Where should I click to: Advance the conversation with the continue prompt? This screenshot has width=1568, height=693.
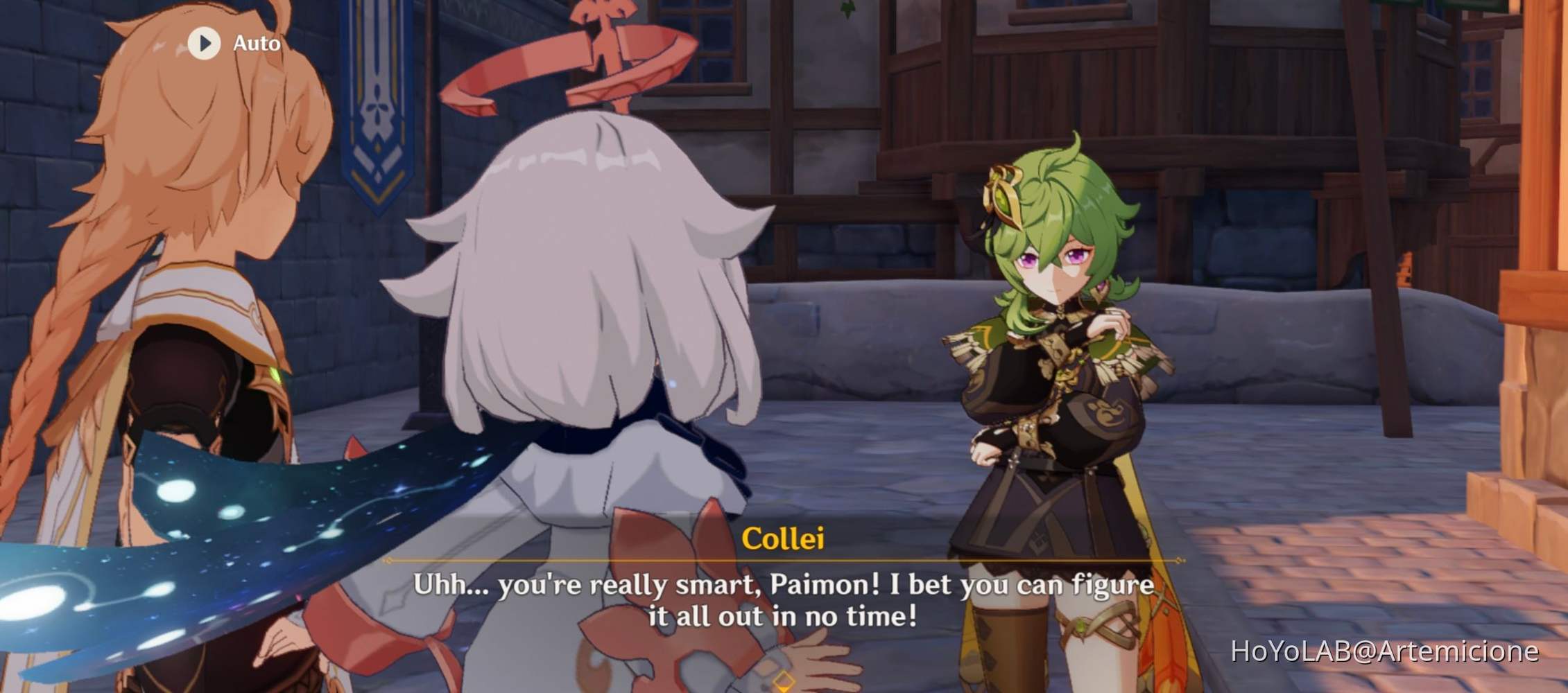pyautogui.click(x=784, y=683)
